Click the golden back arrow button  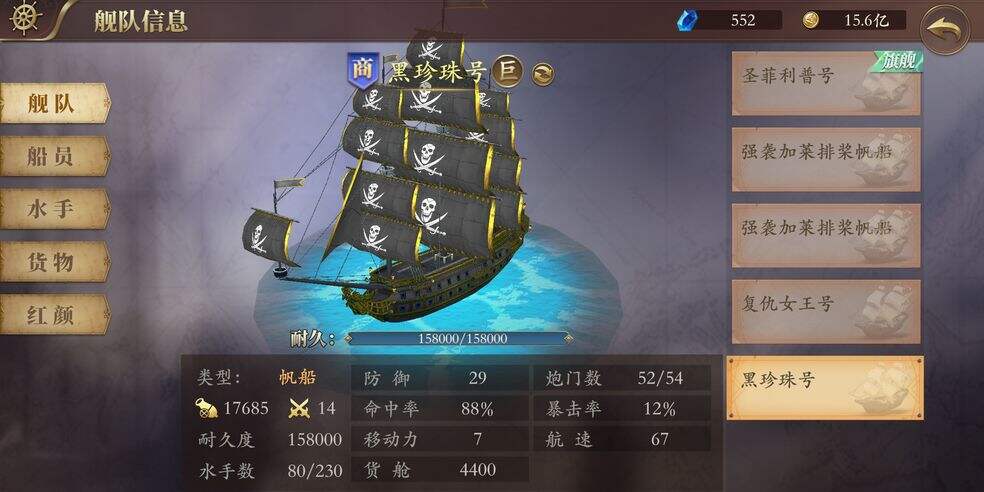click(x=945, y=29)
